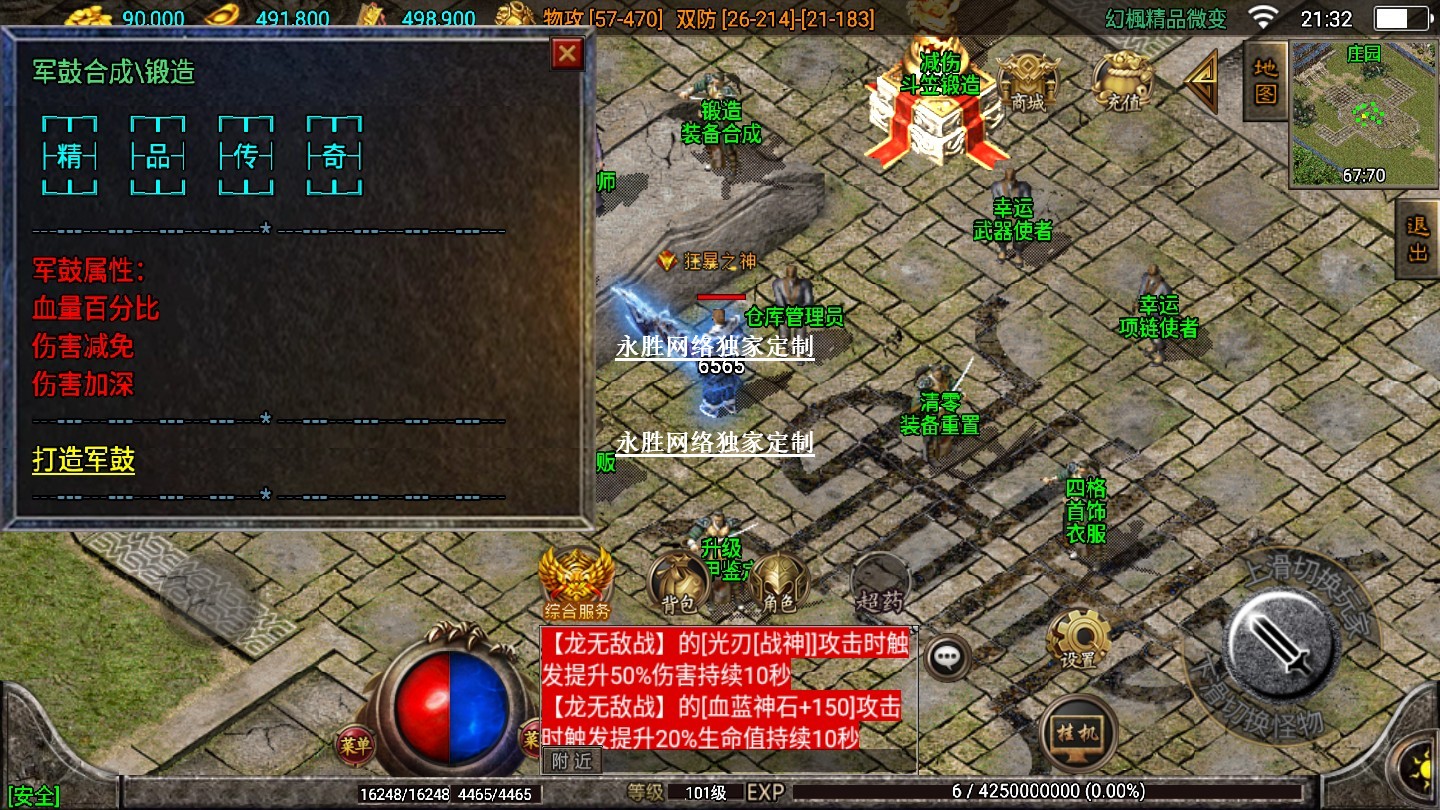Select the 精 grade slot
Image resolution: width=1440 pixels, height=810 pixels.
coord(69,156)
